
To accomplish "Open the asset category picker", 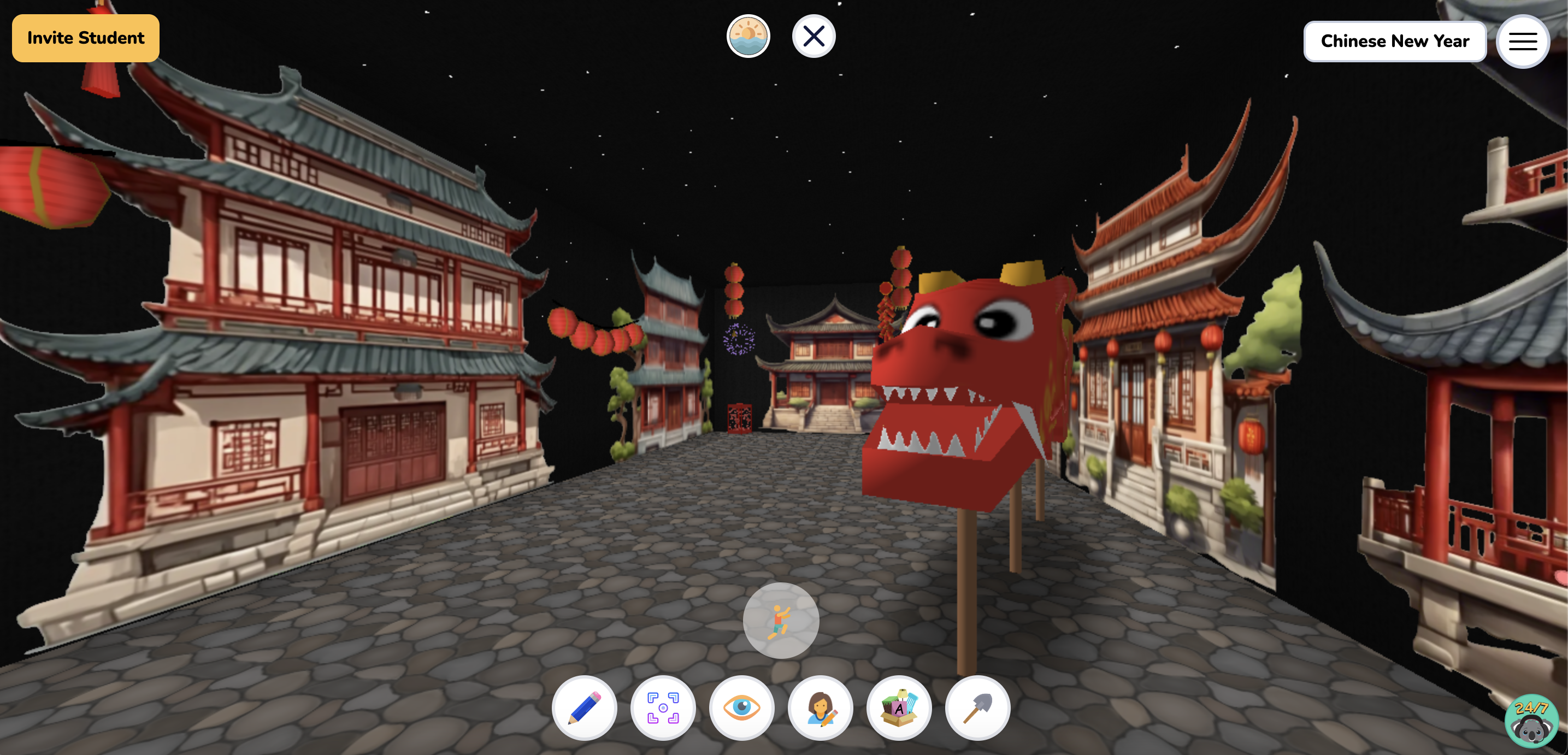I will tap(899, 707).
